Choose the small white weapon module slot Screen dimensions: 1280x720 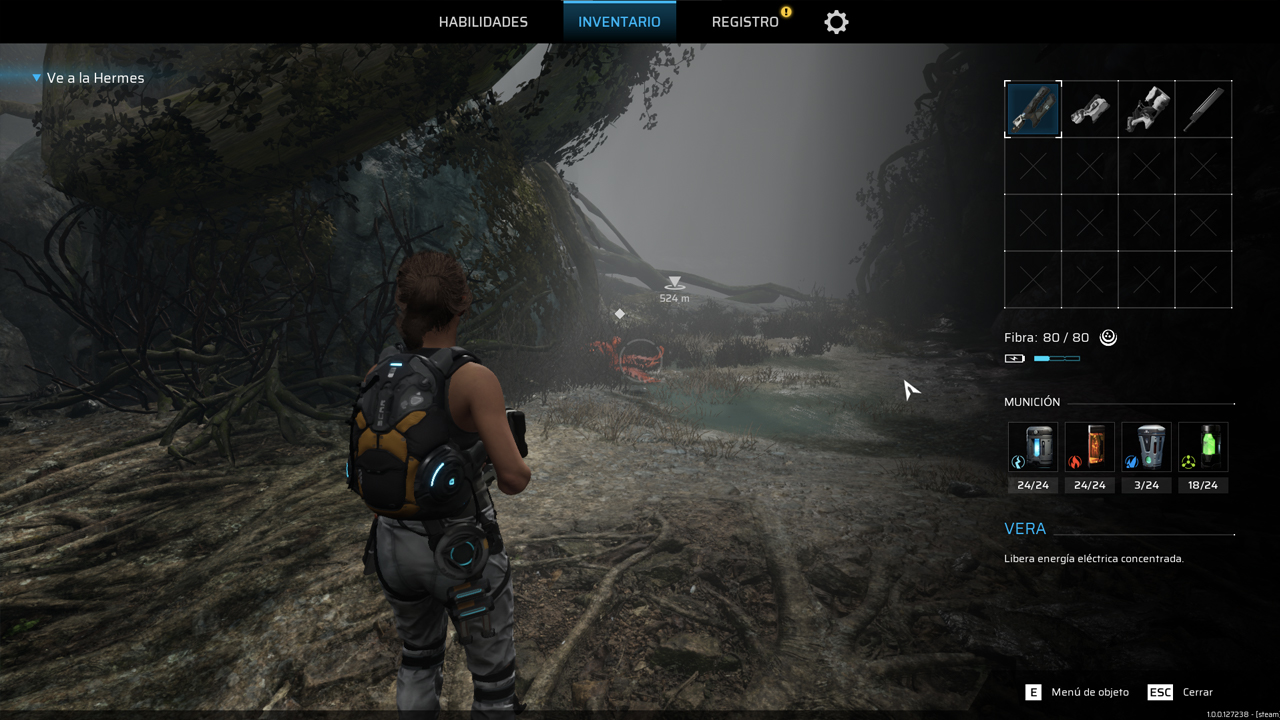click(x=1090, y=109)
